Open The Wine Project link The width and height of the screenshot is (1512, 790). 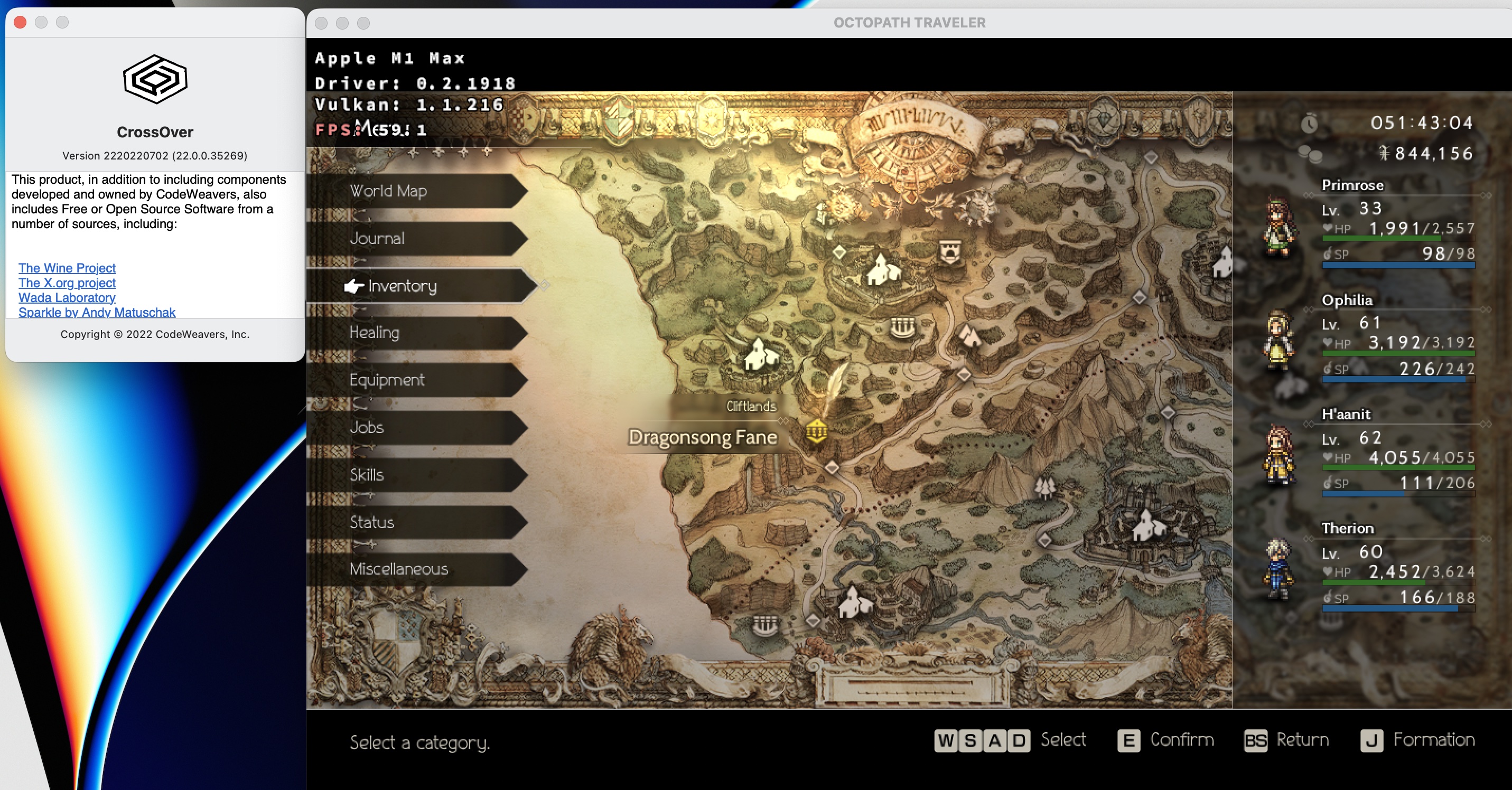click(x=67, y=268)
